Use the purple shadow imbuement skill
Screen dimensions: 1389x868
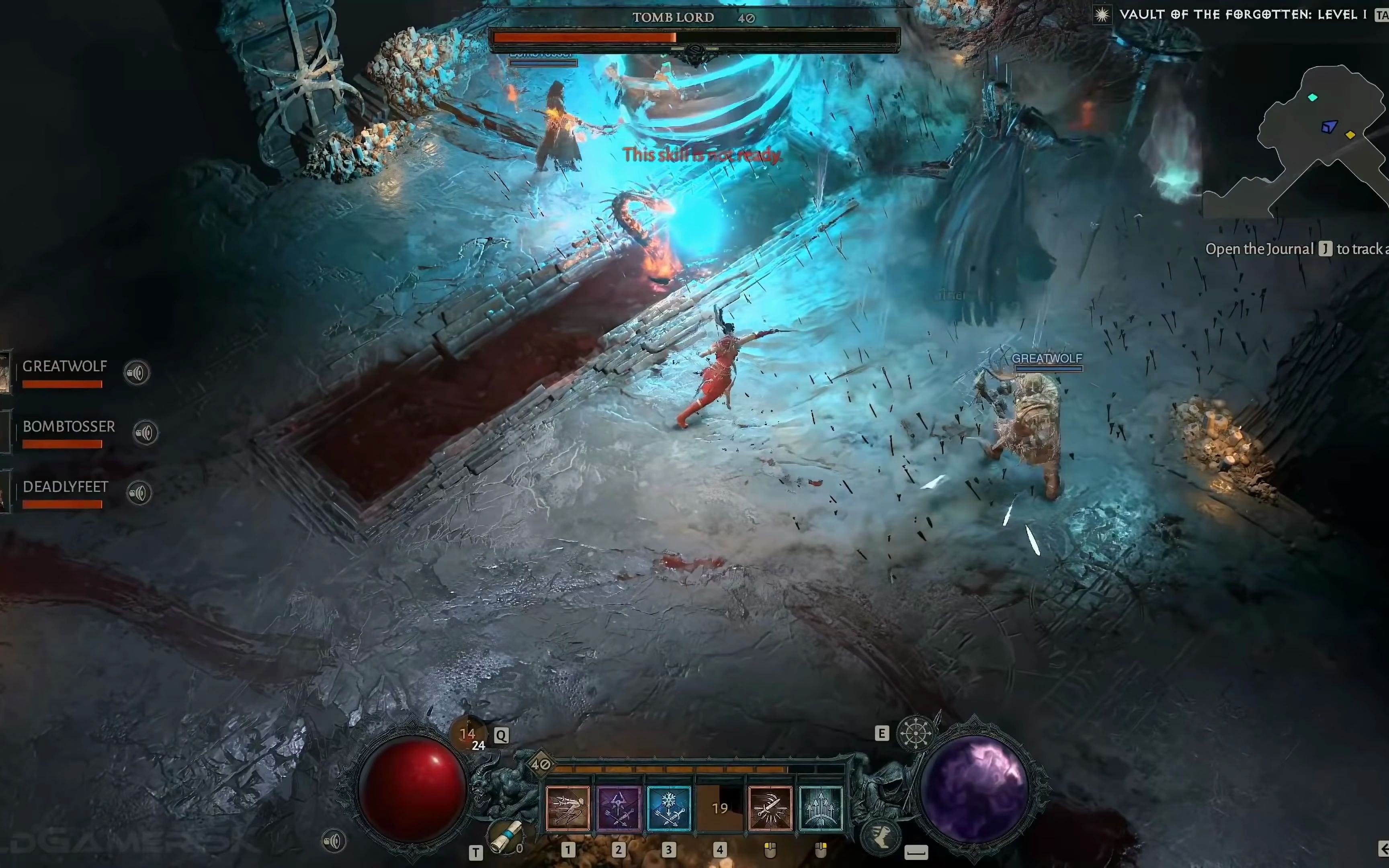point(618,808)
